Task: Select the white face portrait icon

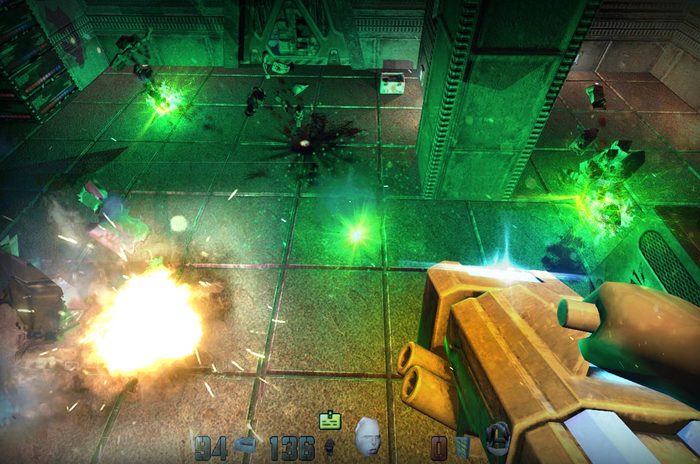Action: (368, 436)
